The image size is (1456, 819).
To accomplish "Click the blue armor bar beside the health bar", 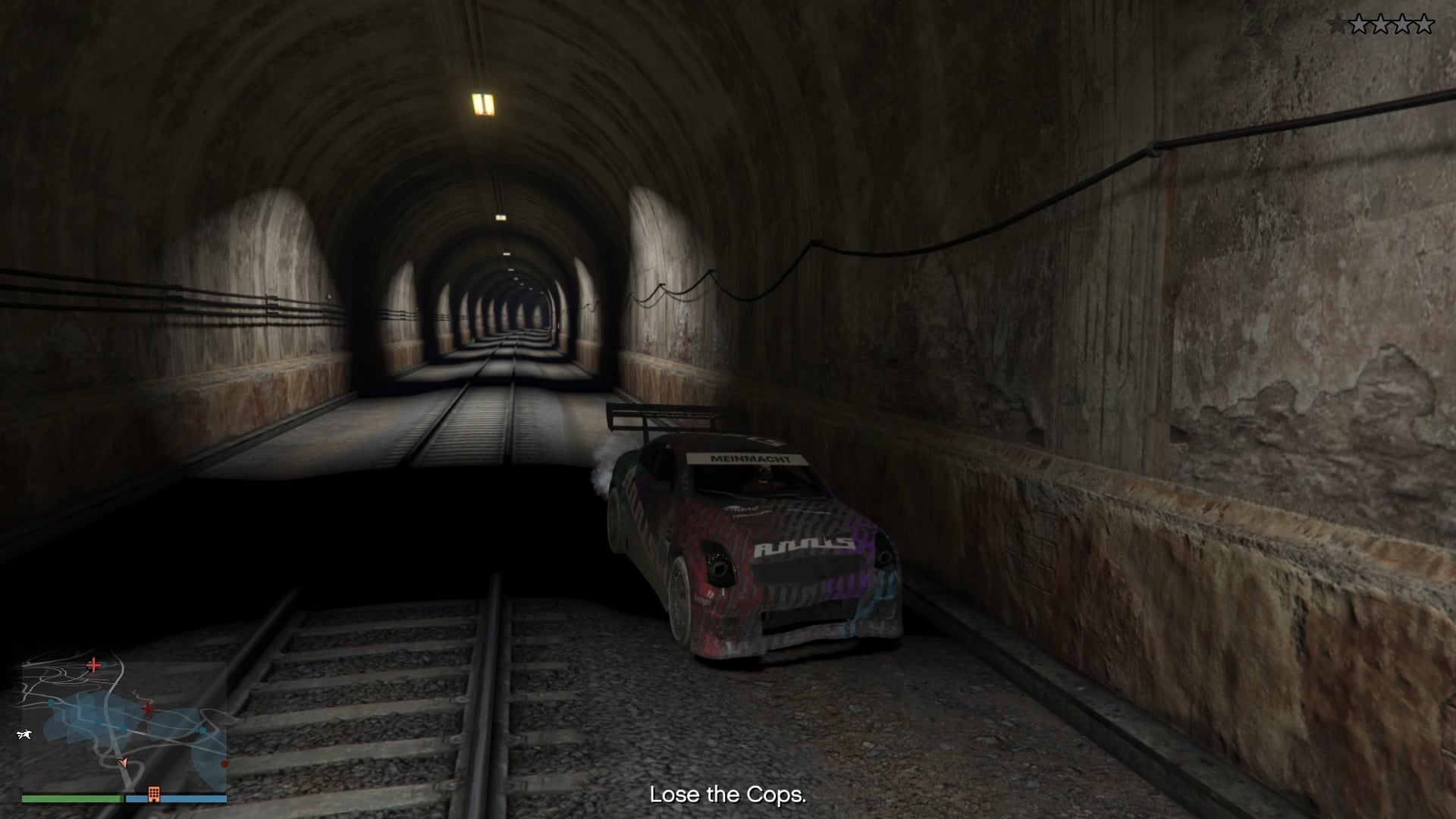I will [x=177, y=798].
